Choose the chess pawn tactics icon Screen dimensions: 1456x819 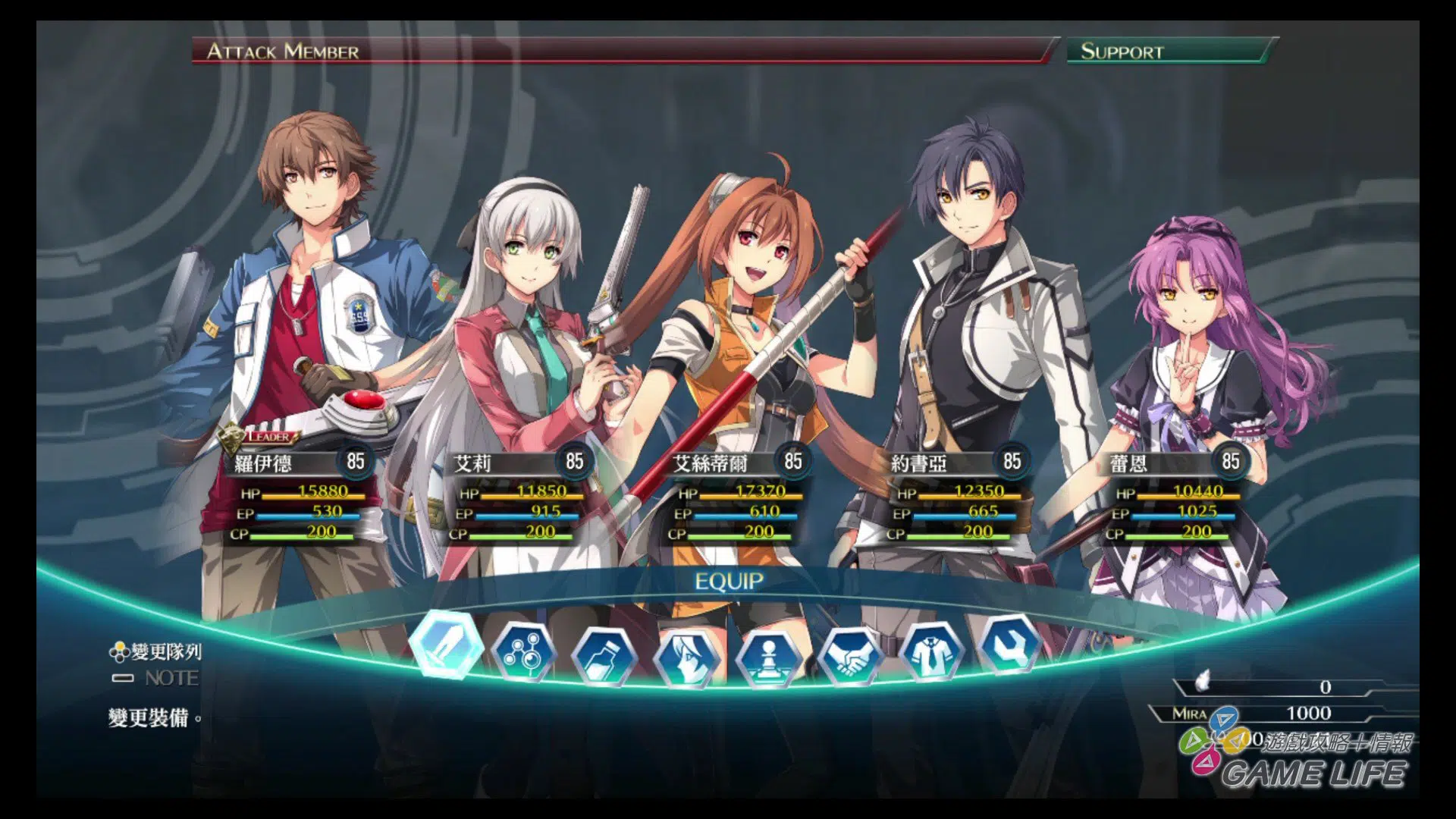pyautogui.click(x=769, y=658)
